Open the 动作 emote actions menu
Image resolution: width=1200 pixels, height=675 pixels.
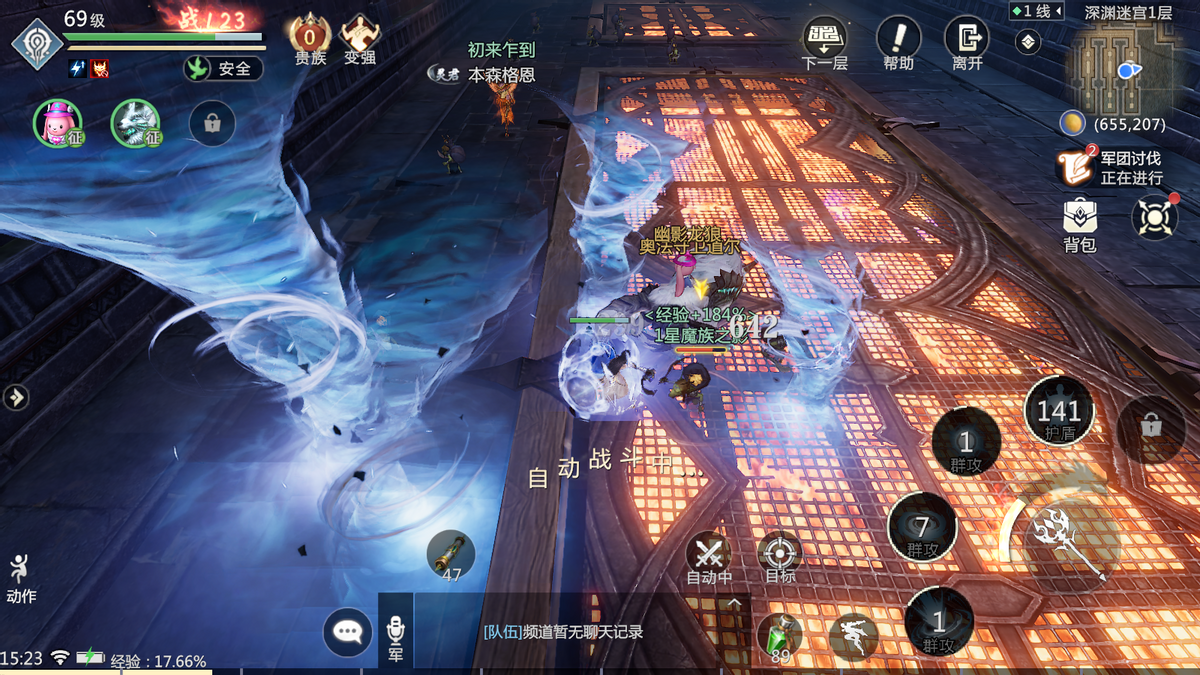pos(20,577)
